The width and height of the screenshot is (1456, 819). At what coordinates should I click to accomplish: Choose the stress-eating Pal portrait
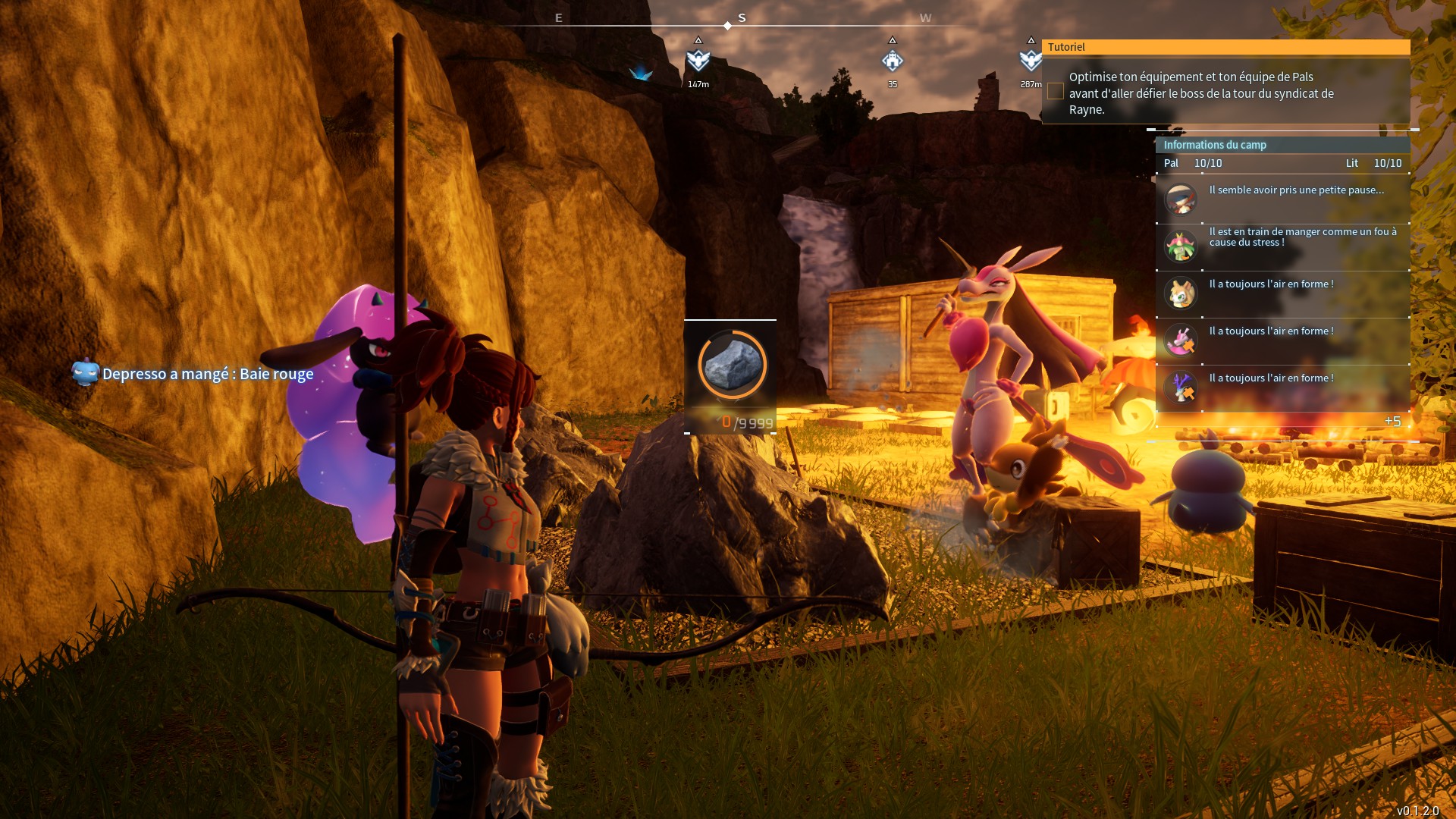coord(1181,246)
